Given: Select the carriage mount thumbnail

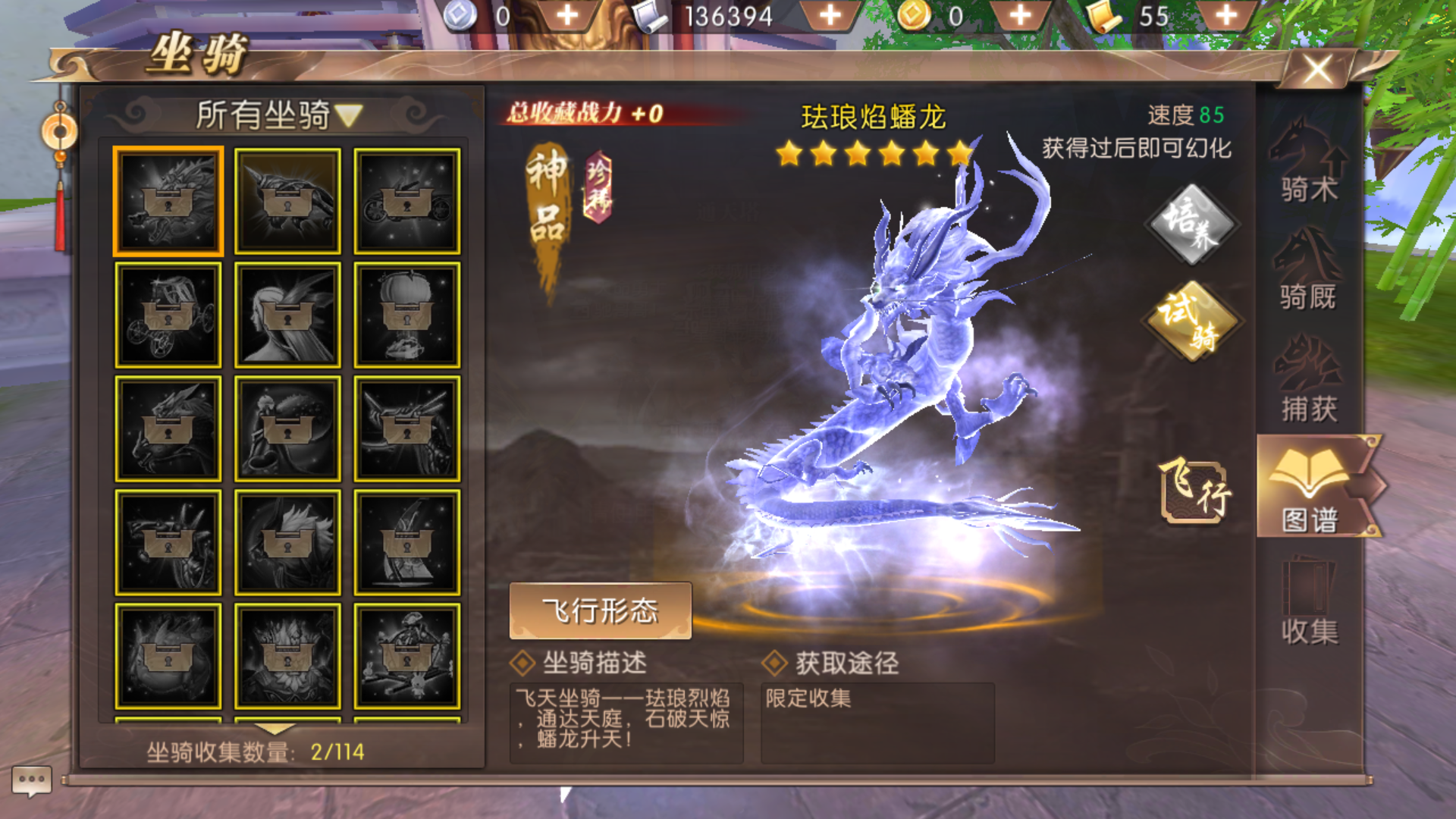Looking at the screenshot, I should [x=168, y=311].
